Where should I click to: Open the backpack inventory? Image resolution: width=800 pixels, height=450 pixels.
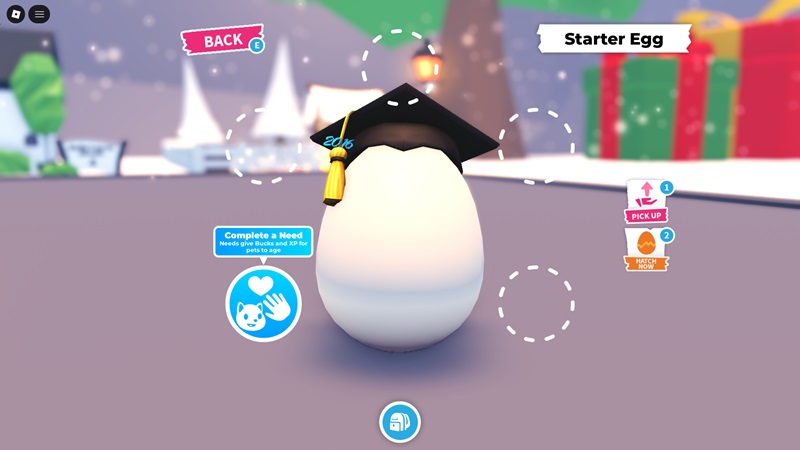coord(400,421)
